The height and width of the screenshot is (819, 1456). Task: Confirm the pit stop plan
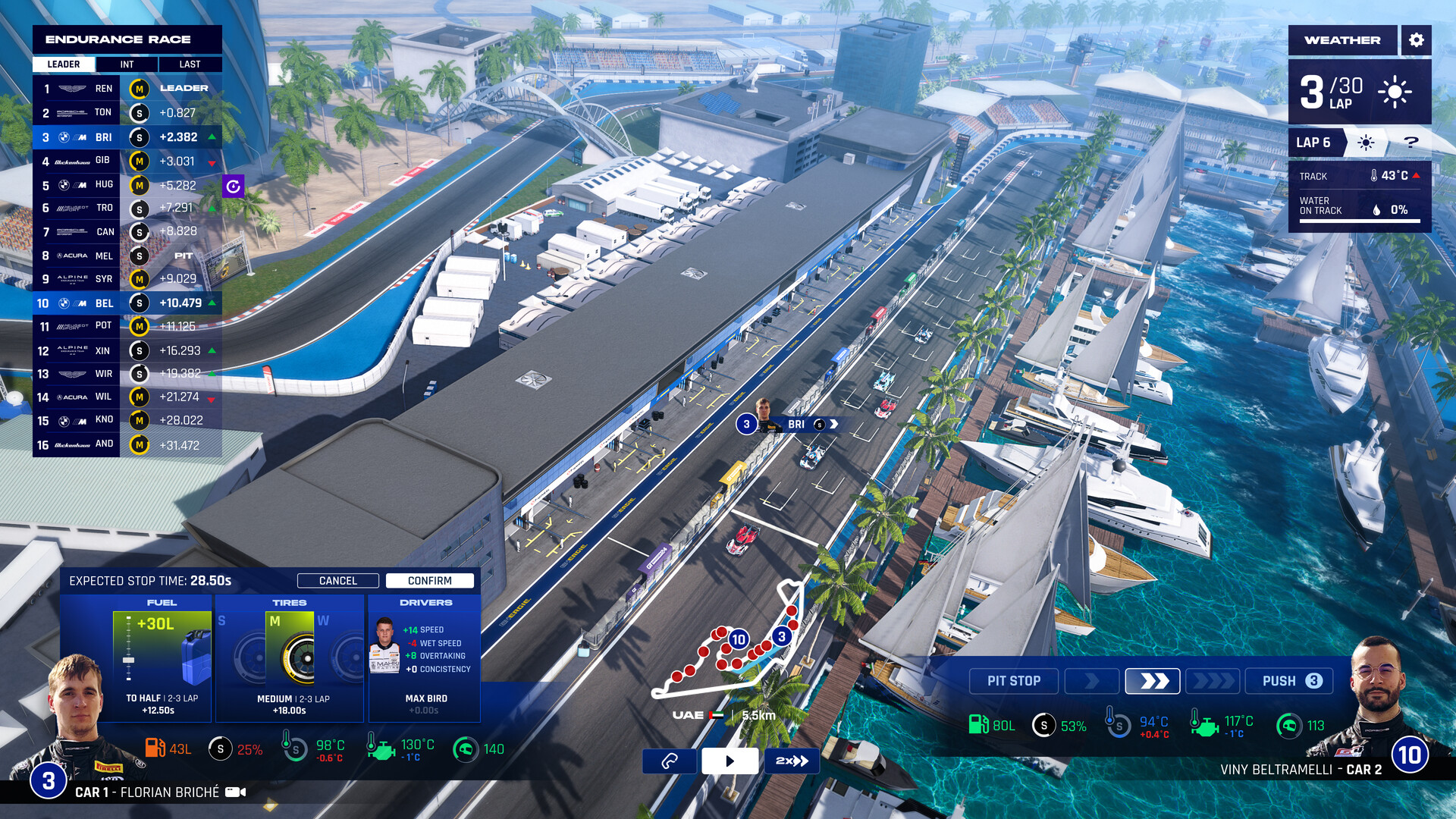click(429, 581)
